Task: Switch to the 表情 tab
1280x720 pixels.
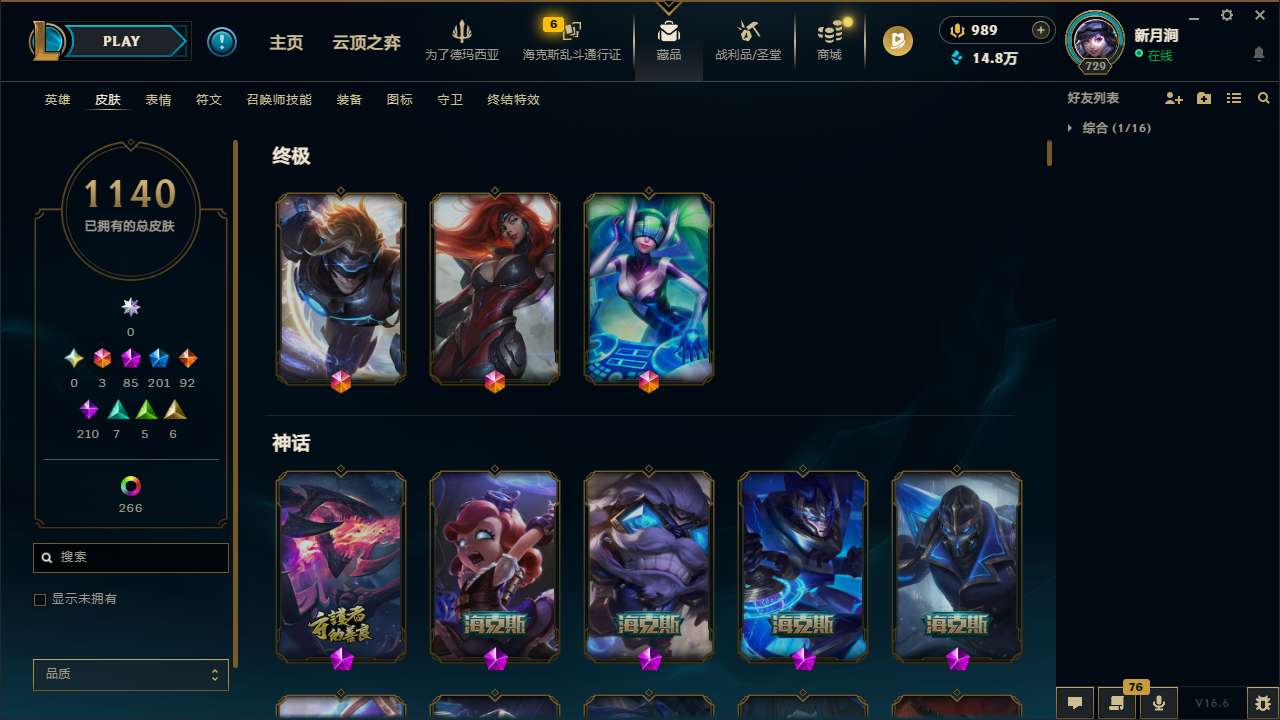Action: (x=157, y=100)
